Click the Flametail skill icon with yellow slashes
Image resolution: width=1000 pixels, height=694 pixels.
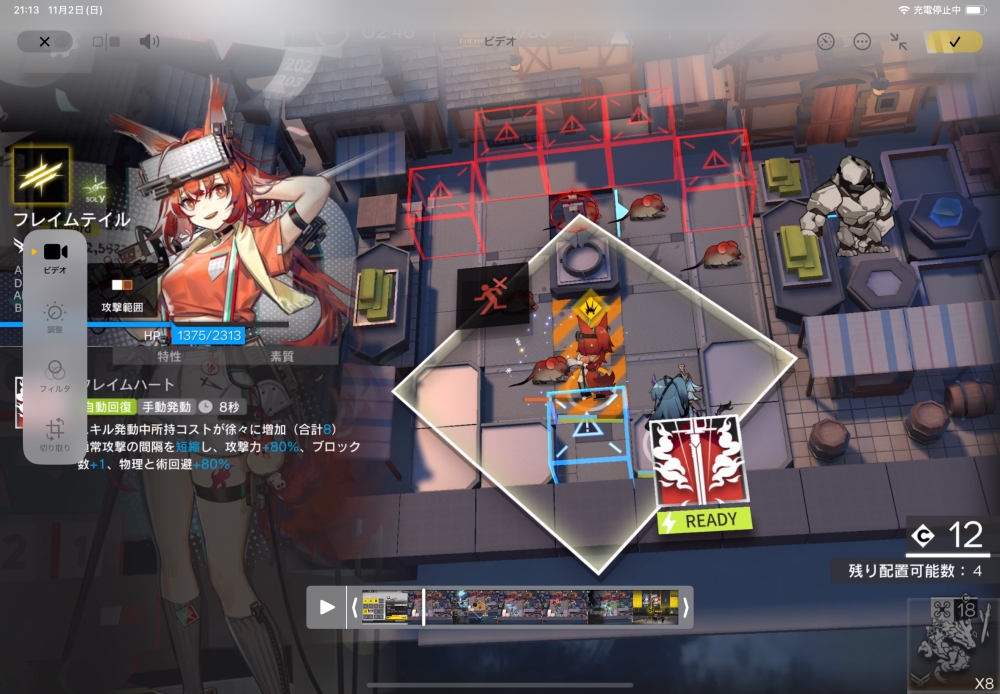click(x=41, y=175)
